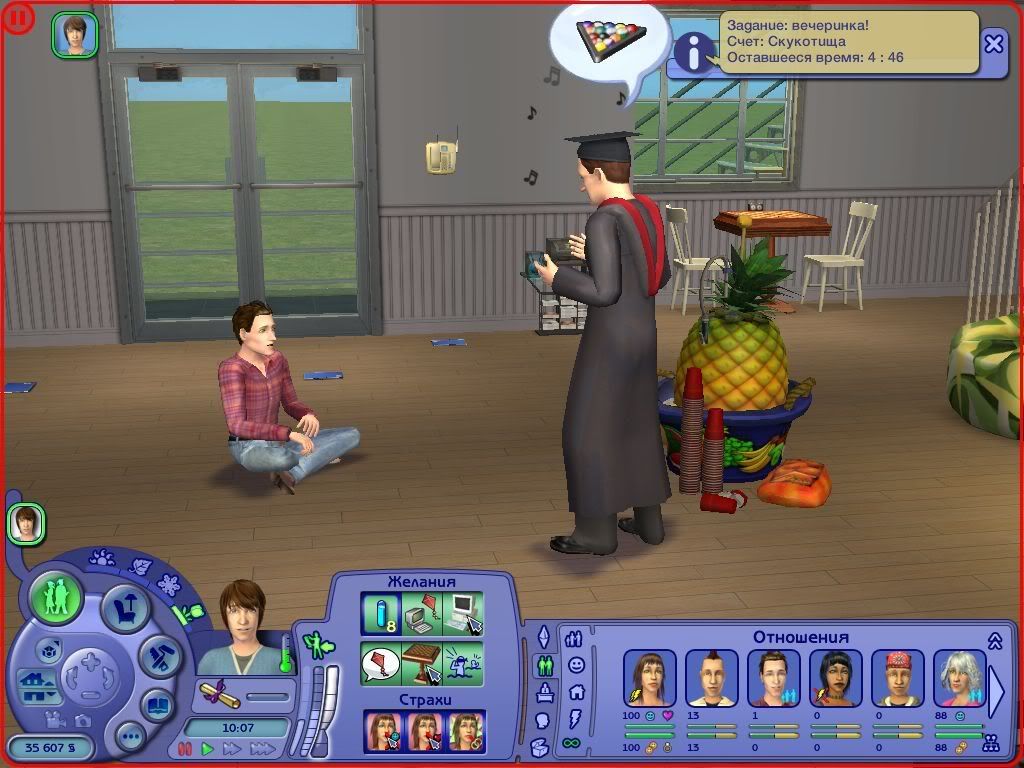1024x768 pixels.
Task: Set game to normal play speed
Action: 207,748
